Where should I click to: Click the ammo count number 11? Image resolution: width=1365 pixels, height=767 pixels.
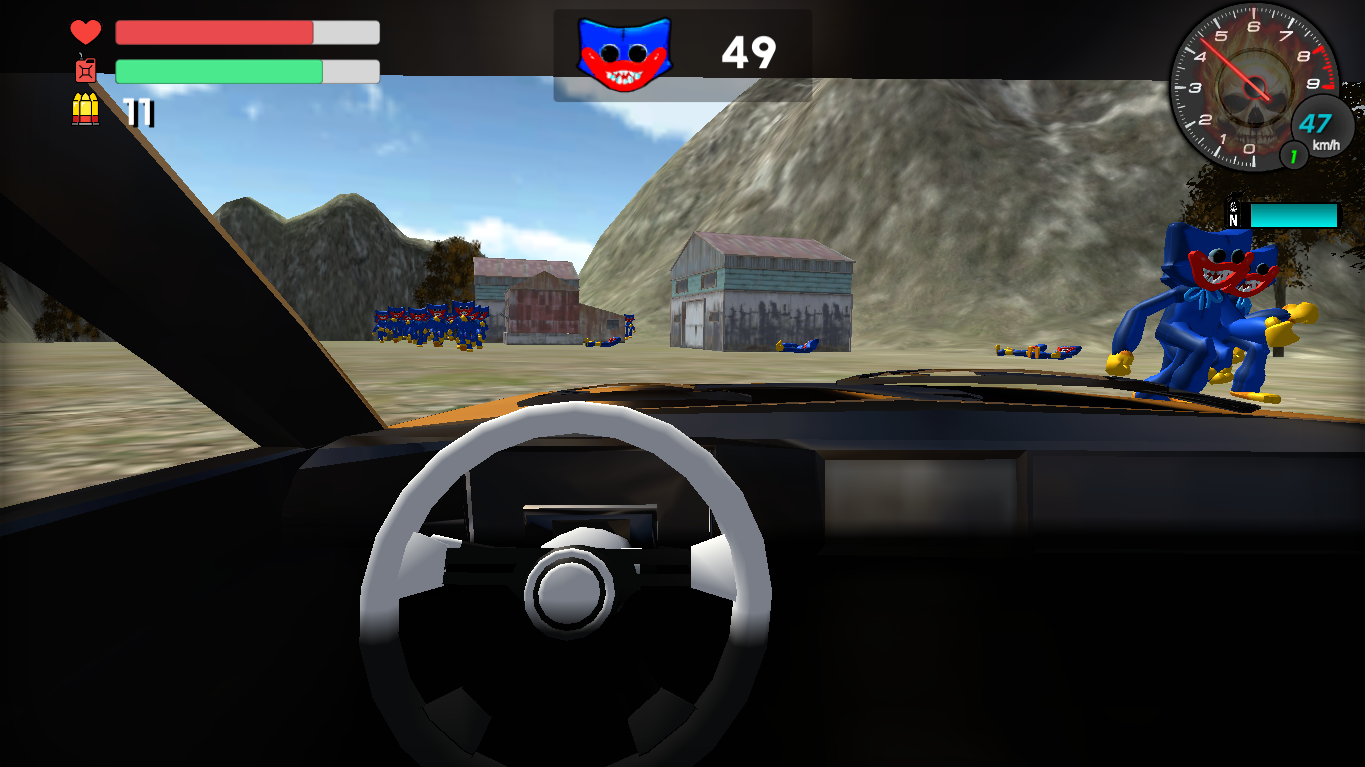140,113
